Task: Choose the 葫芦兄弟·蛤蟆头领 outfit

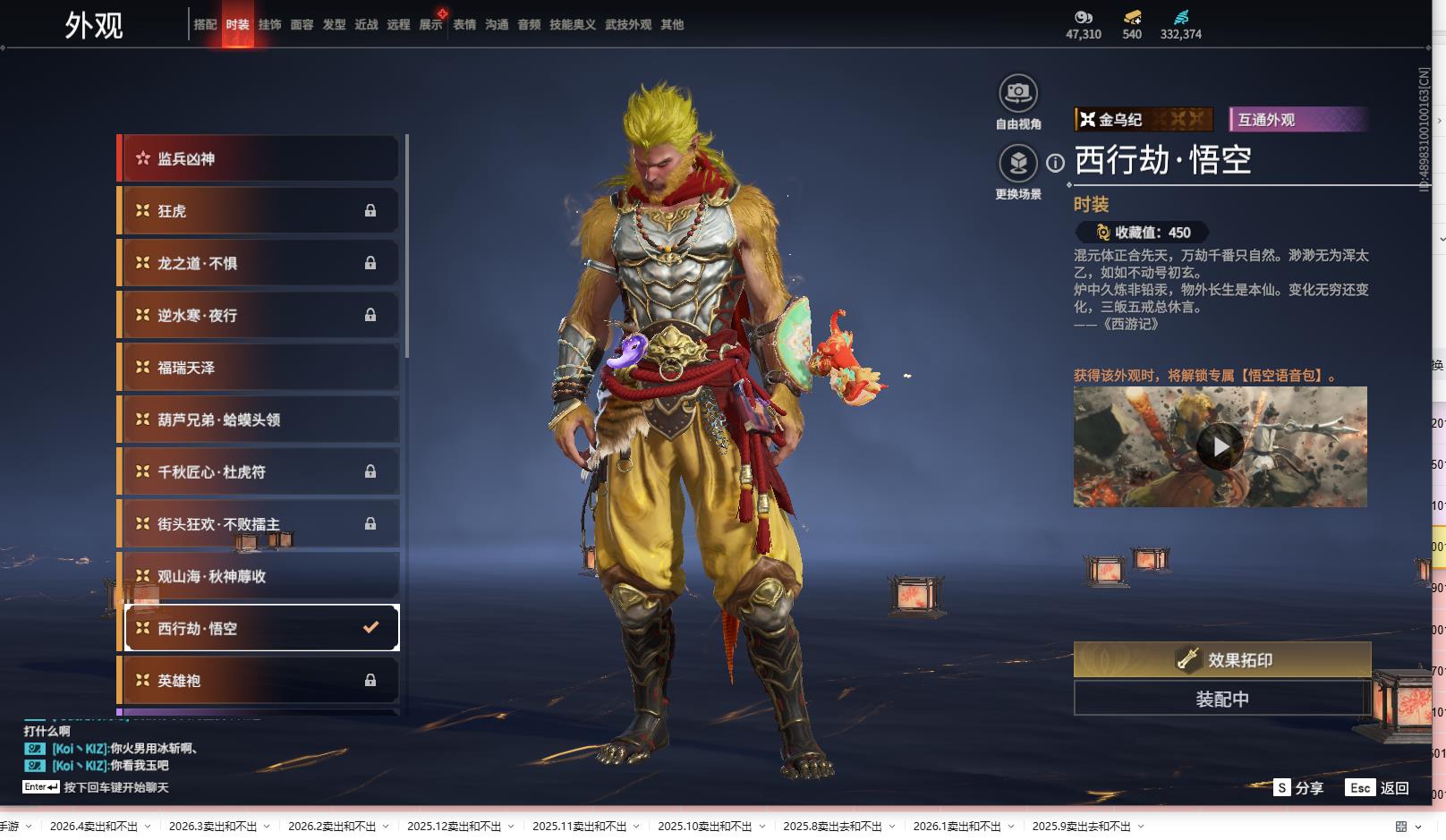Action: (259, 420)
